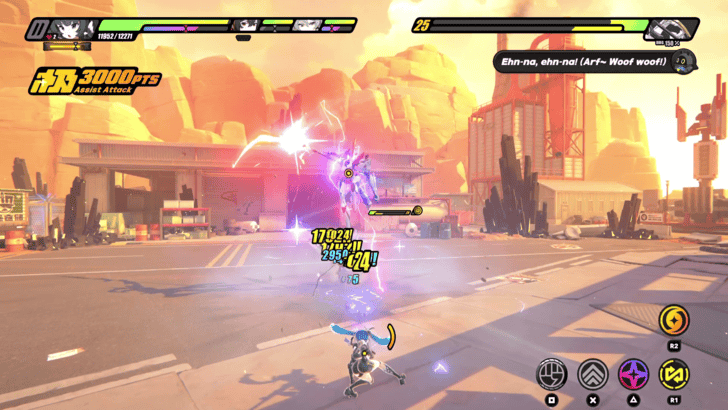Screen dimensions: 728x410
Task: Activate the dodge chevron button
Action: 593,374
